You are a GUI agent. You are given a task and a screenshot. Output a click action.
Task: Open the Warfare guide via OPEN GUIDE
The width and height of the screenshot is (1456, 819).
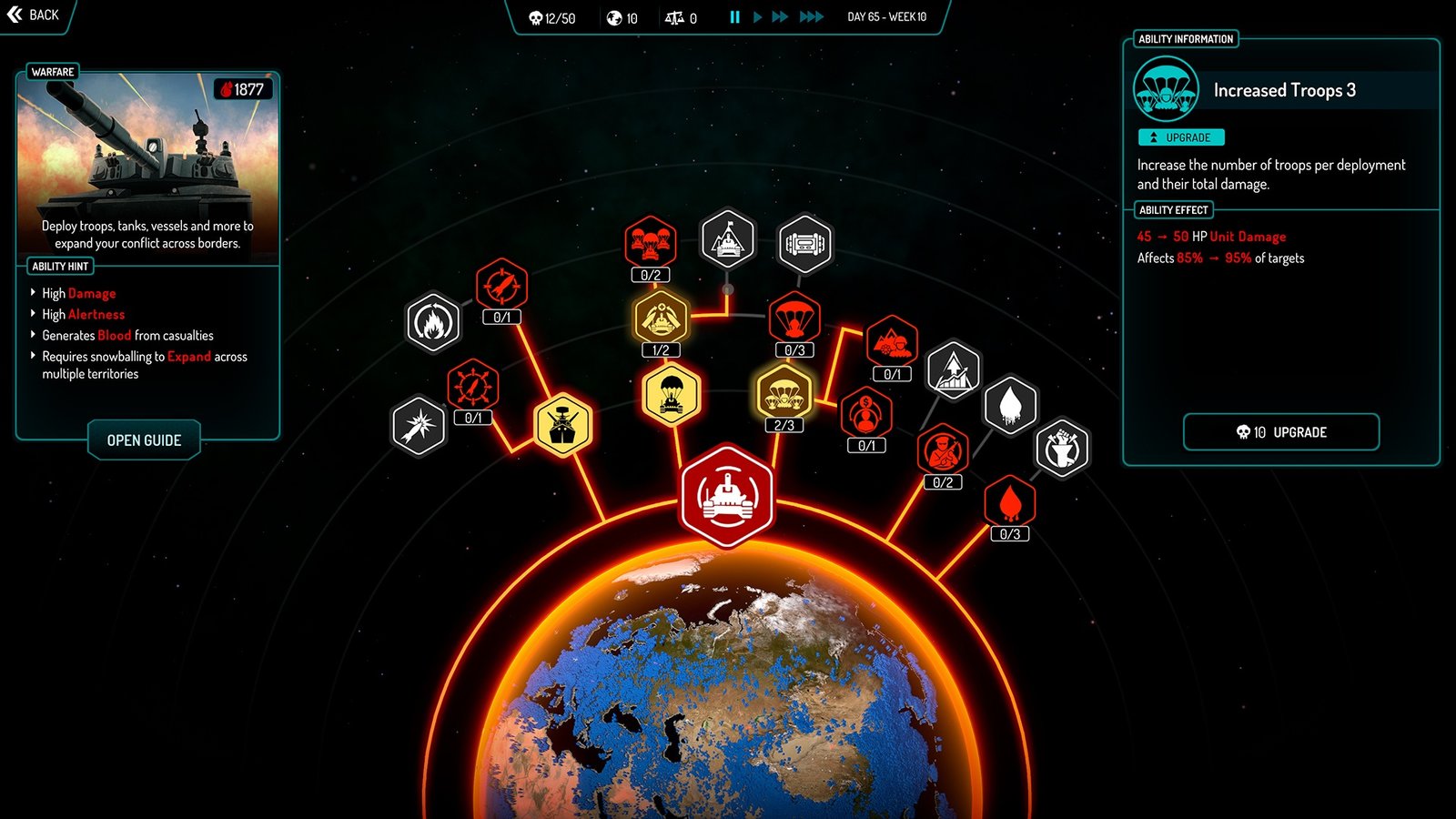coord(143,440)
